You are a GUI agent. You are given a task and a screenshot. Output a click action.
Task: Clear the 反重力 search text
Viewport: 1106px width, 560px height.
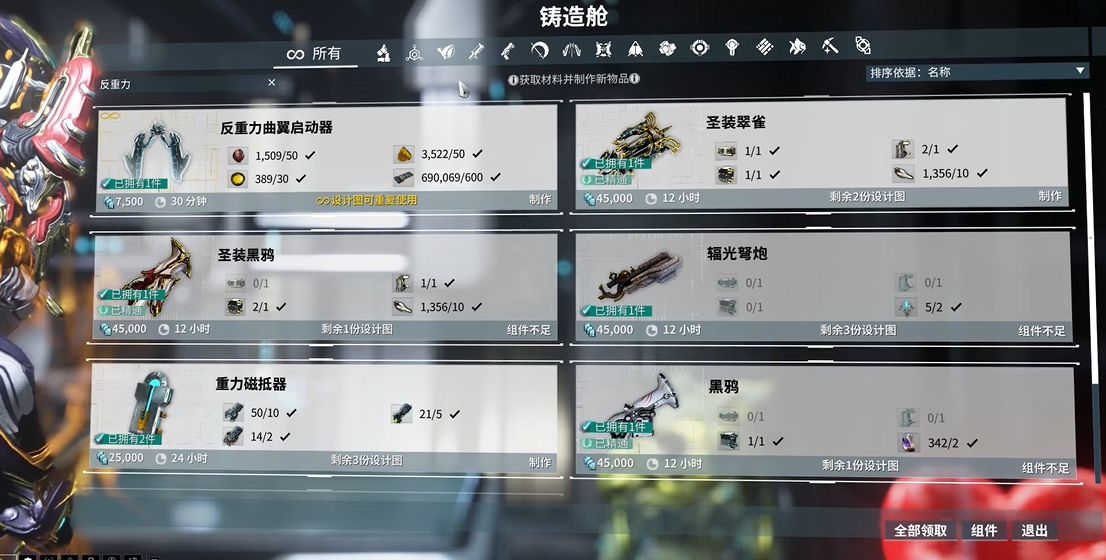272,83
